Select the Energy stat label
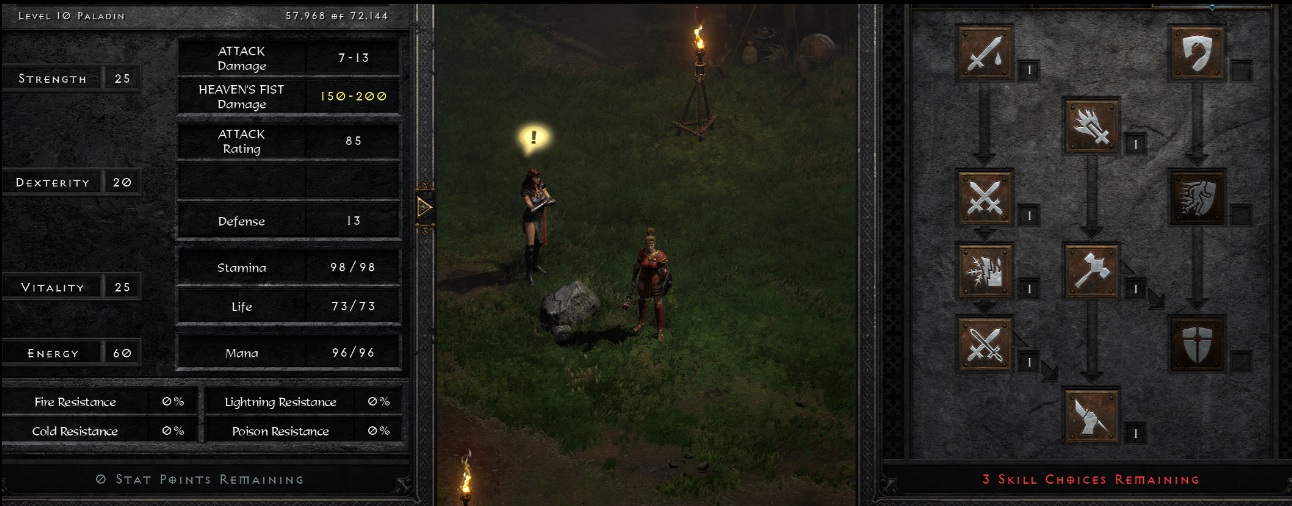The height and width of the screenshot is (506, 1292). tap(53, 352)
